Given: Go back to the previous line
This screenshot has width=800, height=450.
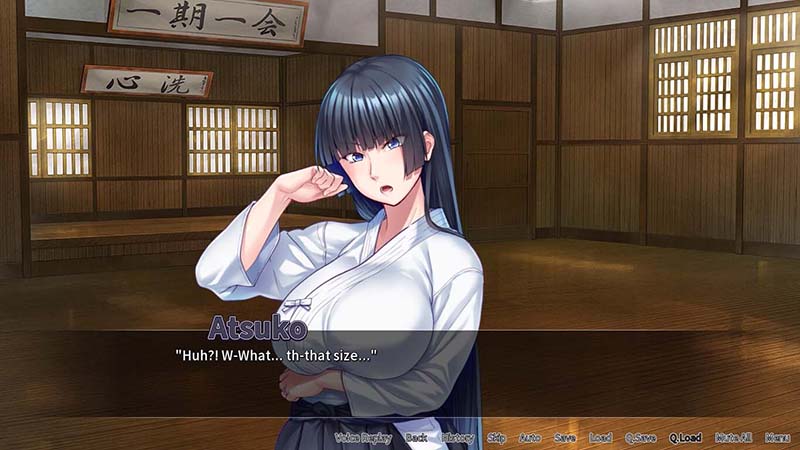Looking at the screenshot, I should pos(416,438).
